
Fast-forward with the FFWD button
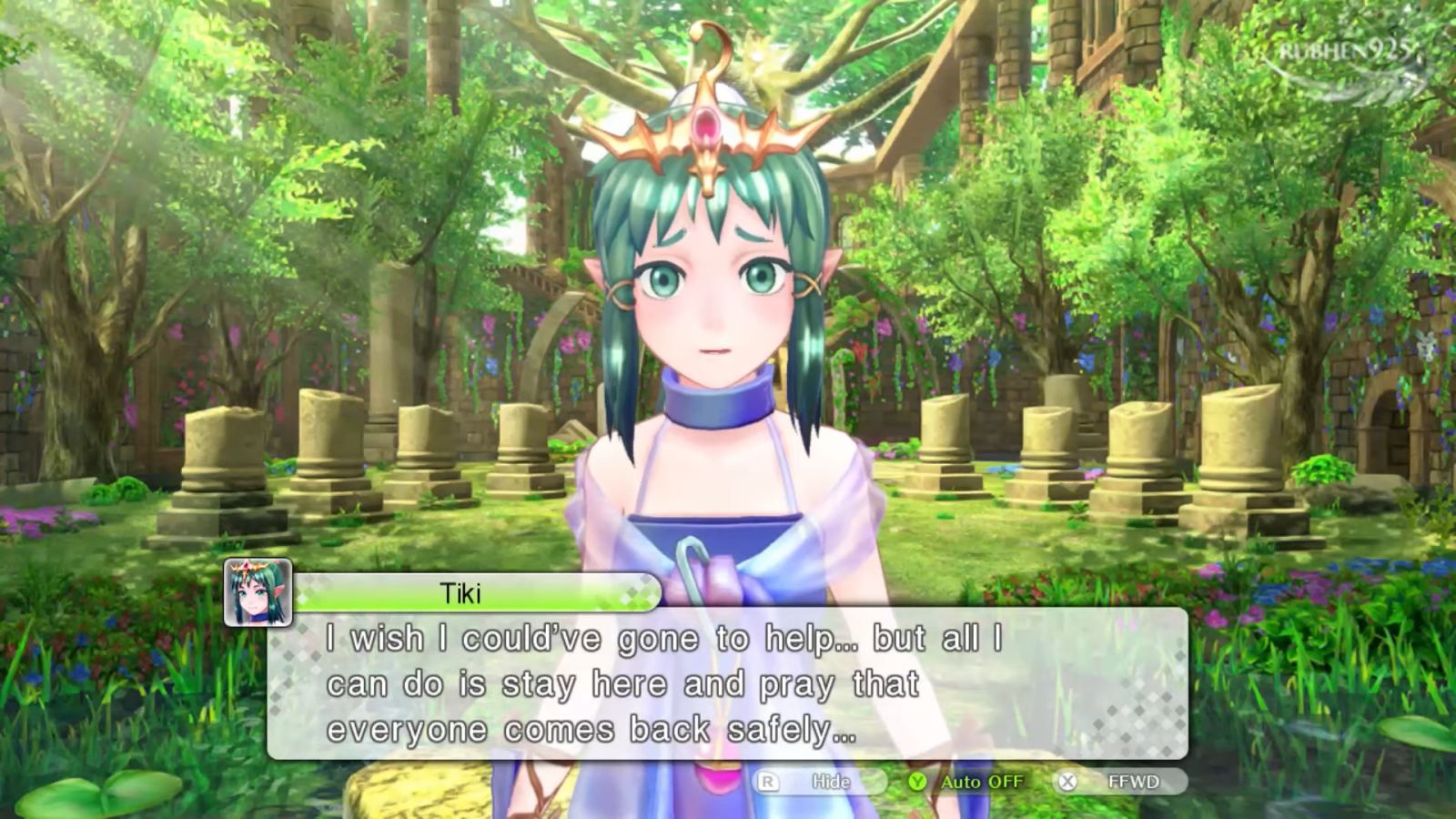coord(1119,782)
